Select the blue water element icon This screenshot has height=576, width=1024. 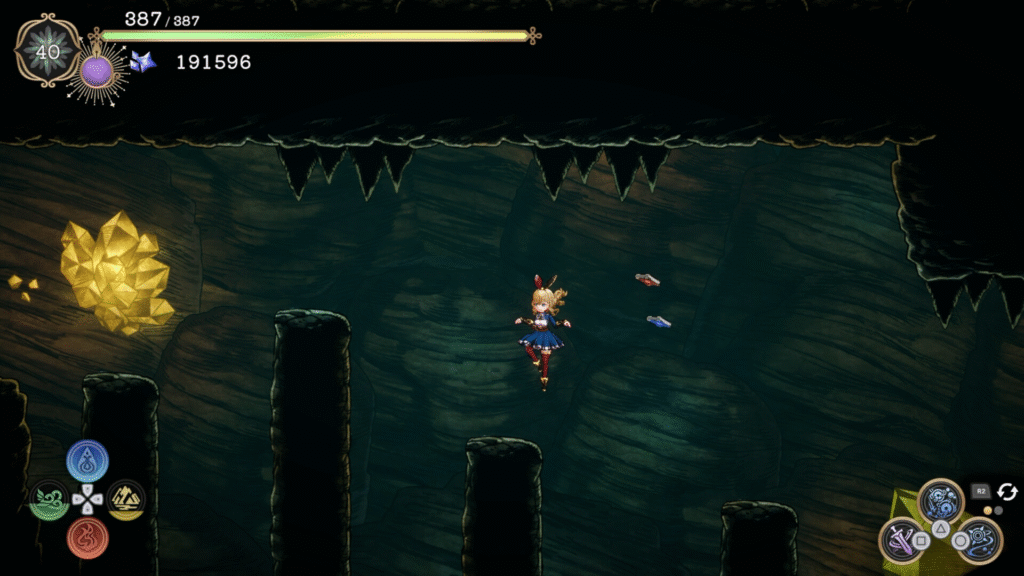coord(88,461)
